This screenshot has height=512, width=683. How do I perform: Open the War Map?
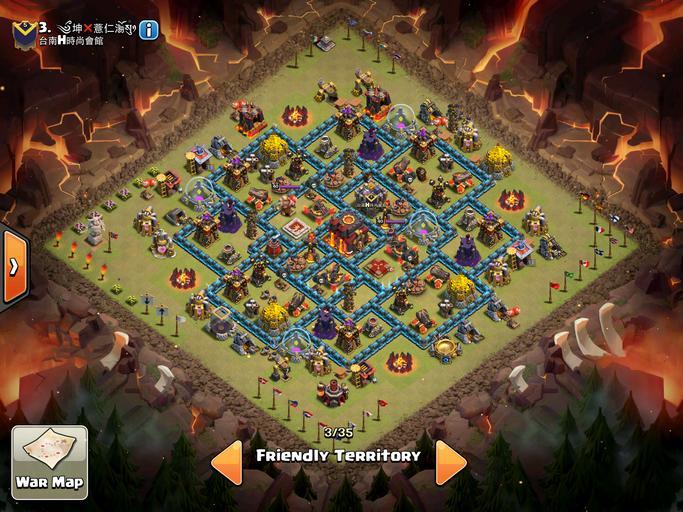coord(49,463)
